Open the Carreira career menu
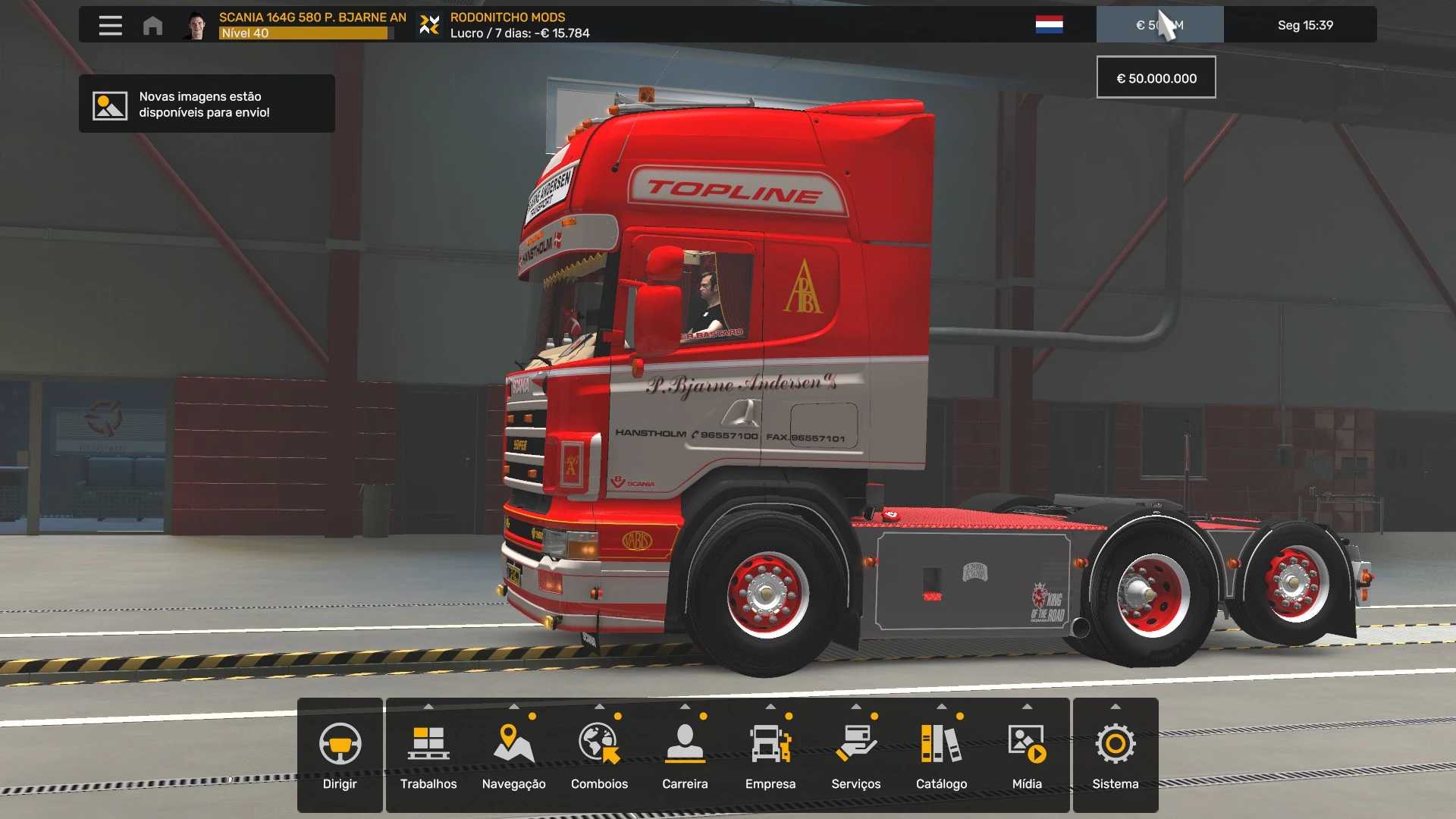 coord(685,755)
